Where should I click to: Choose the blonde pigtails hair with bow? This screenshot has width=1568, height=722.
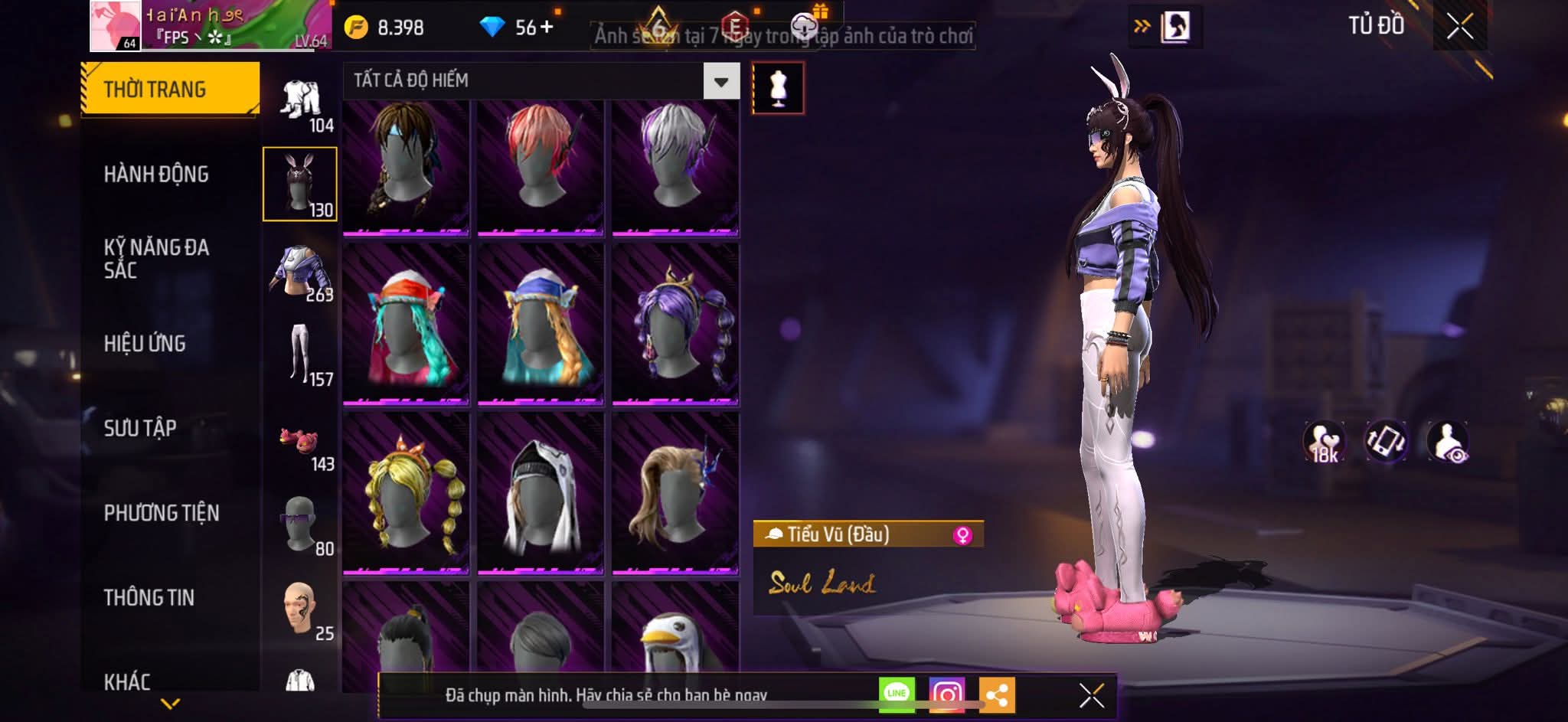(x=406, y=492)
